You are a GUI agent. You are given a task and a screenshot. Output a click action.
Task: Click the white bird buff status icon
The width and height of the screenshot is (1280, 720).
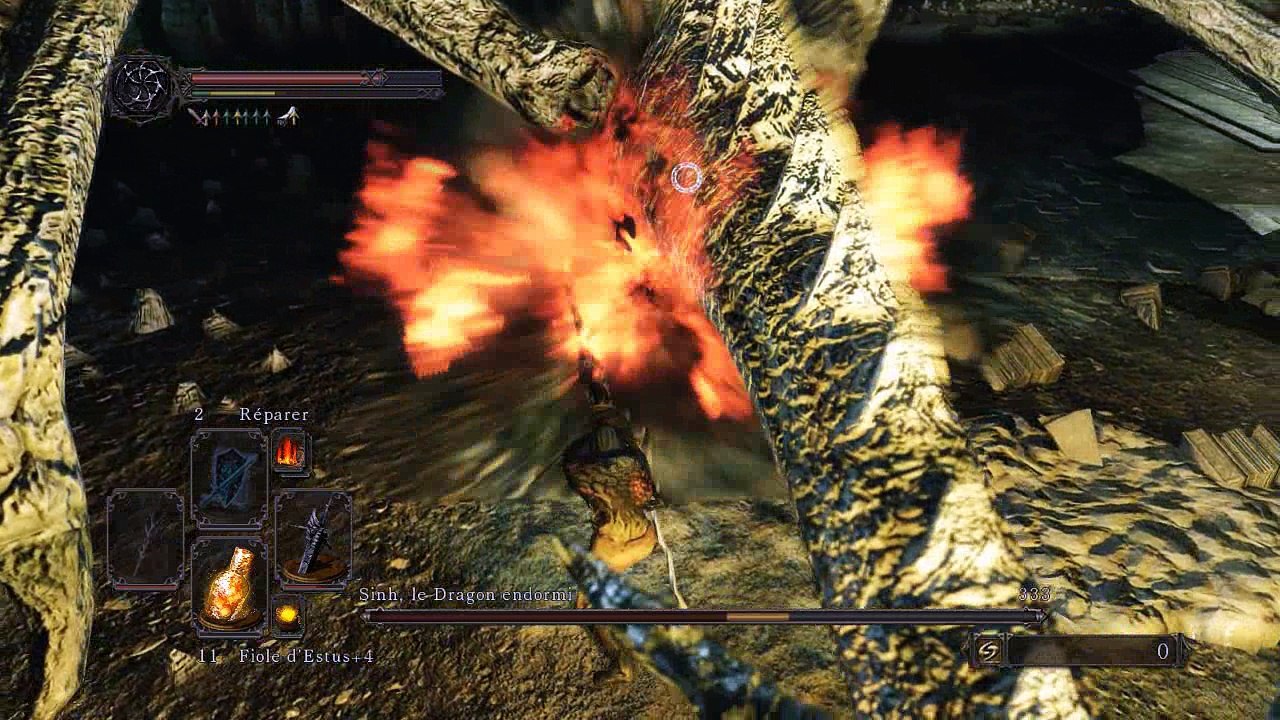(x=289, y=117)
